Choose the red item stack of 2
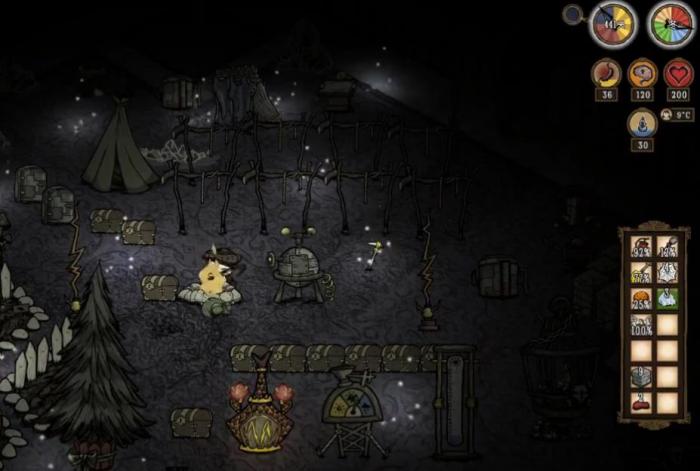Screen dimensions: 700x471 pos(640,402)
